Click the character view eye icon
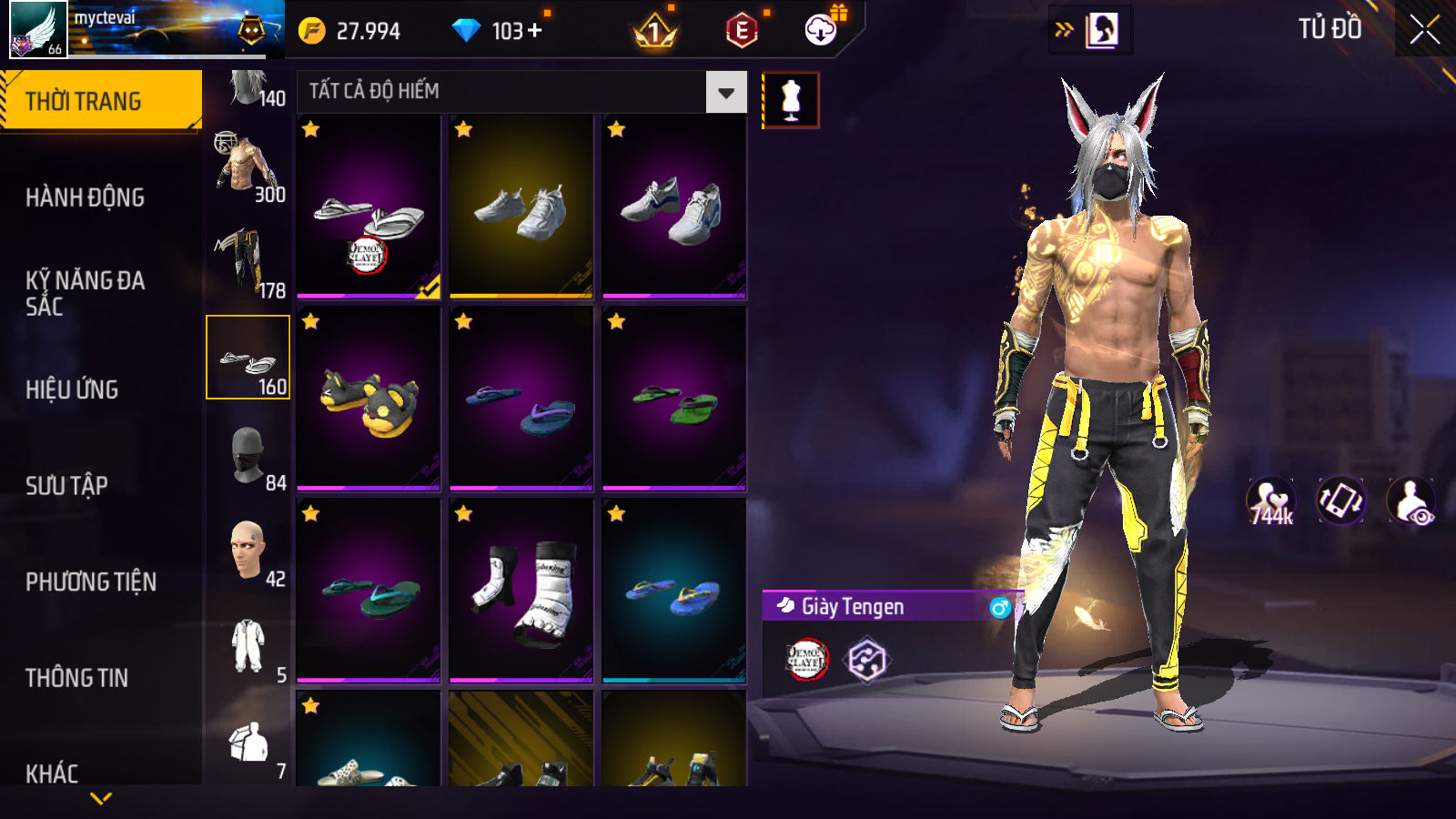The height and width of the screenshot is (819, 1456). [1410, 501]
